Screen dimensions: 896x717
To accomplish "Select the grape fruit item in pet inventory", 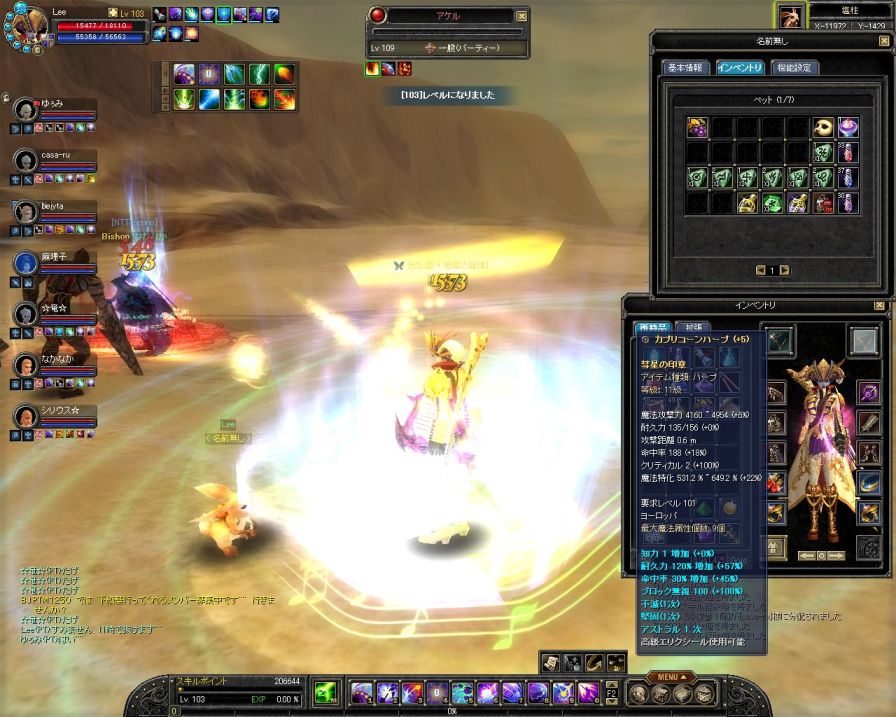I will coord(696,127).
